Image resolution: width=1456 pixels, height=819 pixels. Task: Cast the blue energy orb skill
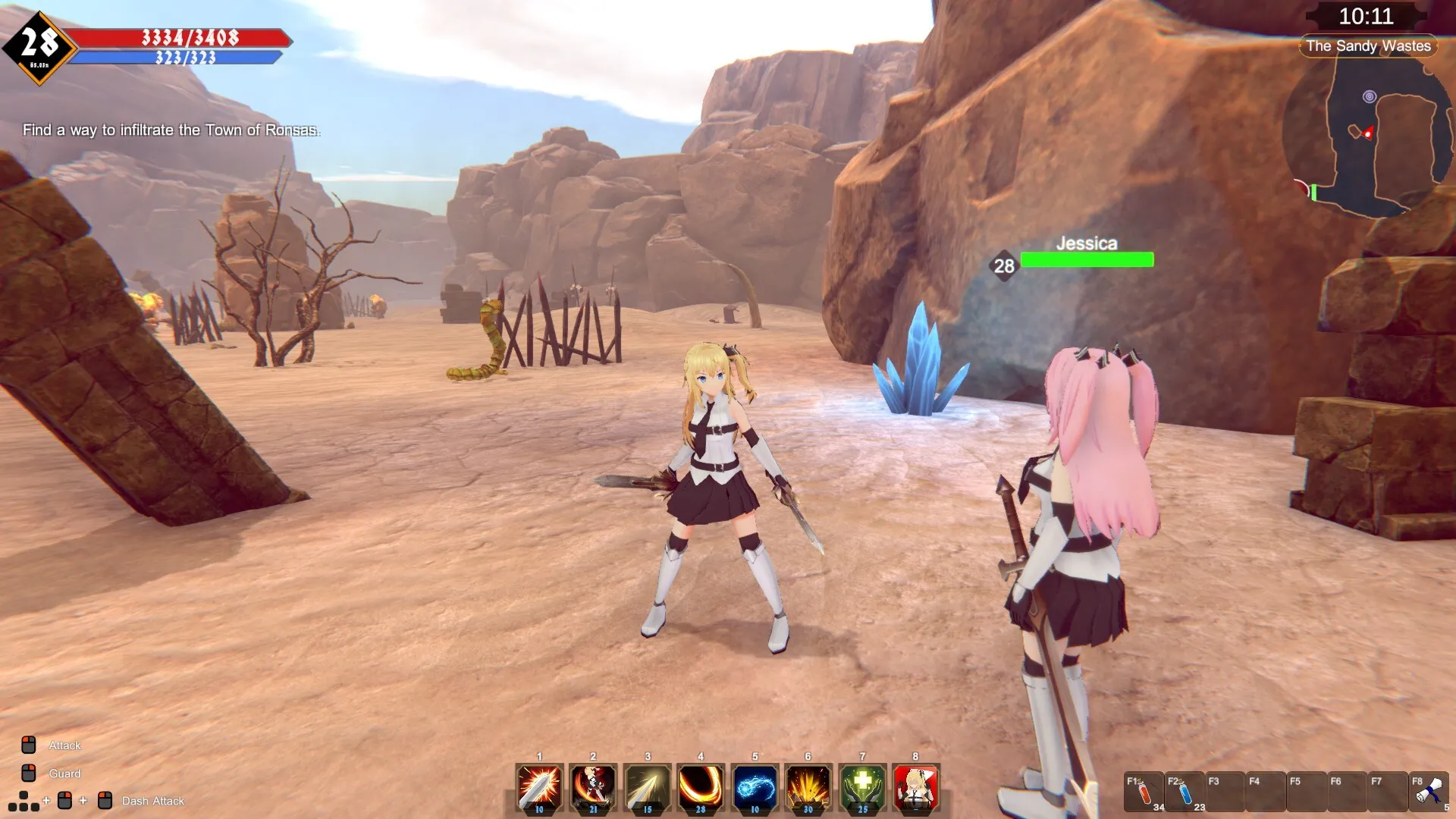point(755,788)
